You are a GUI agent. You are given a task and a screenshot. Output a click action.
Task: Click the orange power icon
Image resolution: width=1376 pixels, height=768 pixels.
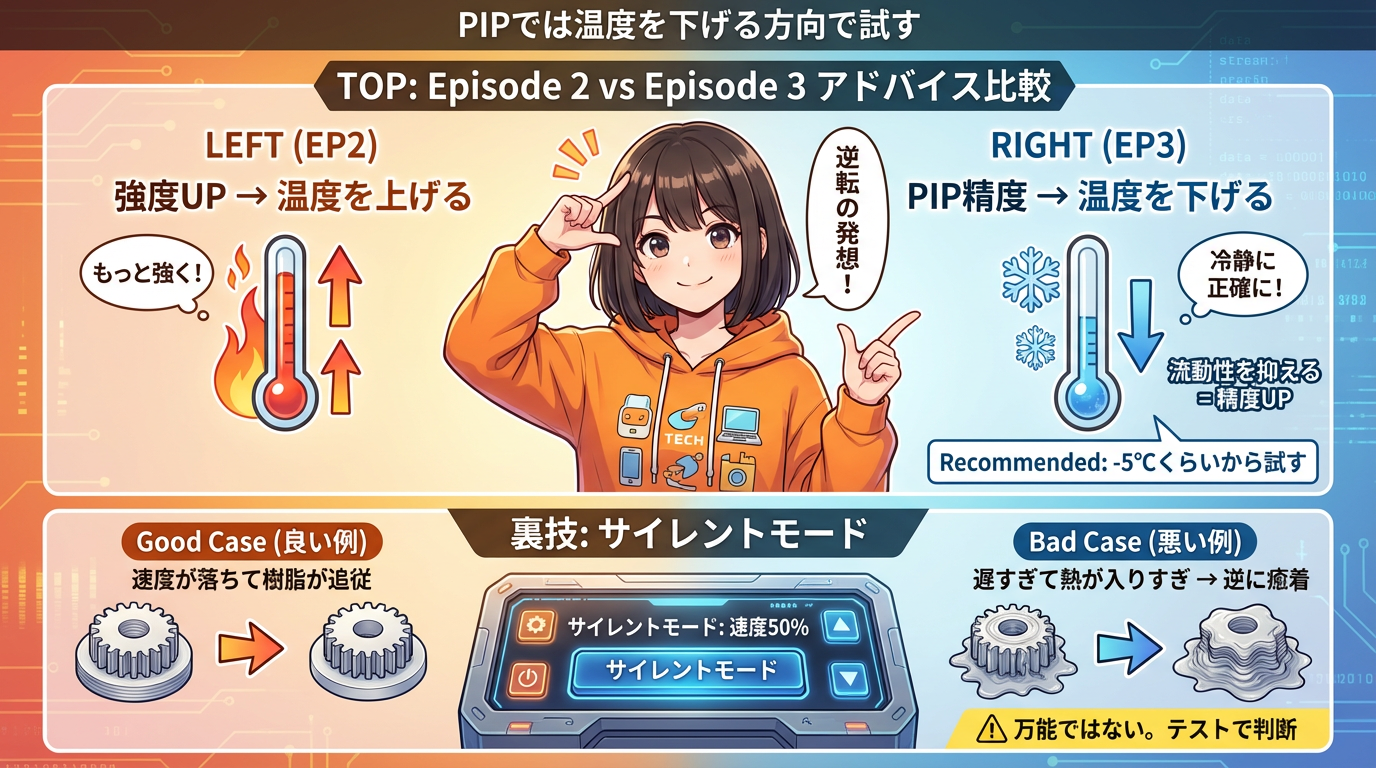530,679
